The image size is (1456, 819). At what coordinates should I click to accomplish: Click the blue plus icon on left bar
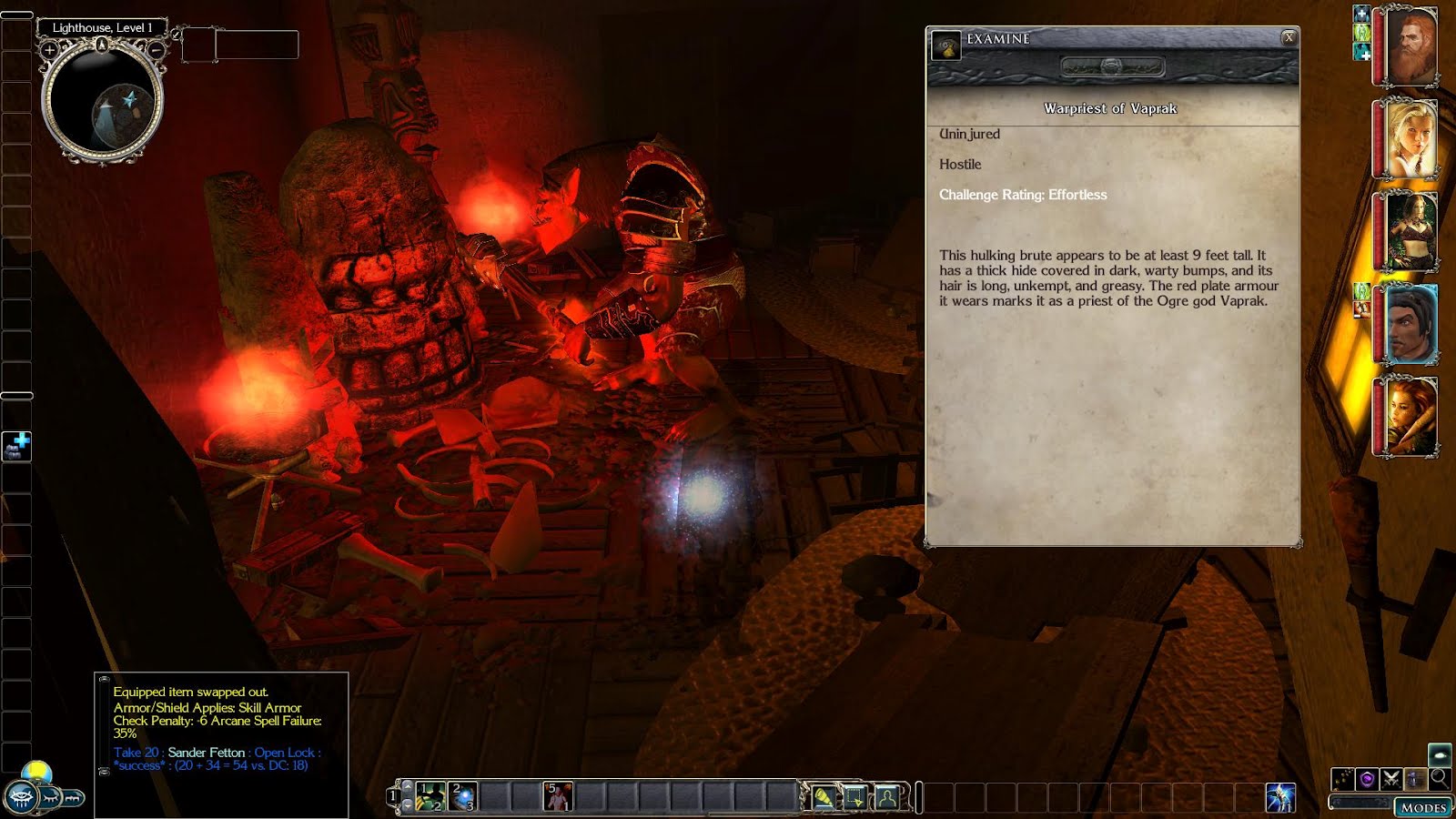click(17, 446)
